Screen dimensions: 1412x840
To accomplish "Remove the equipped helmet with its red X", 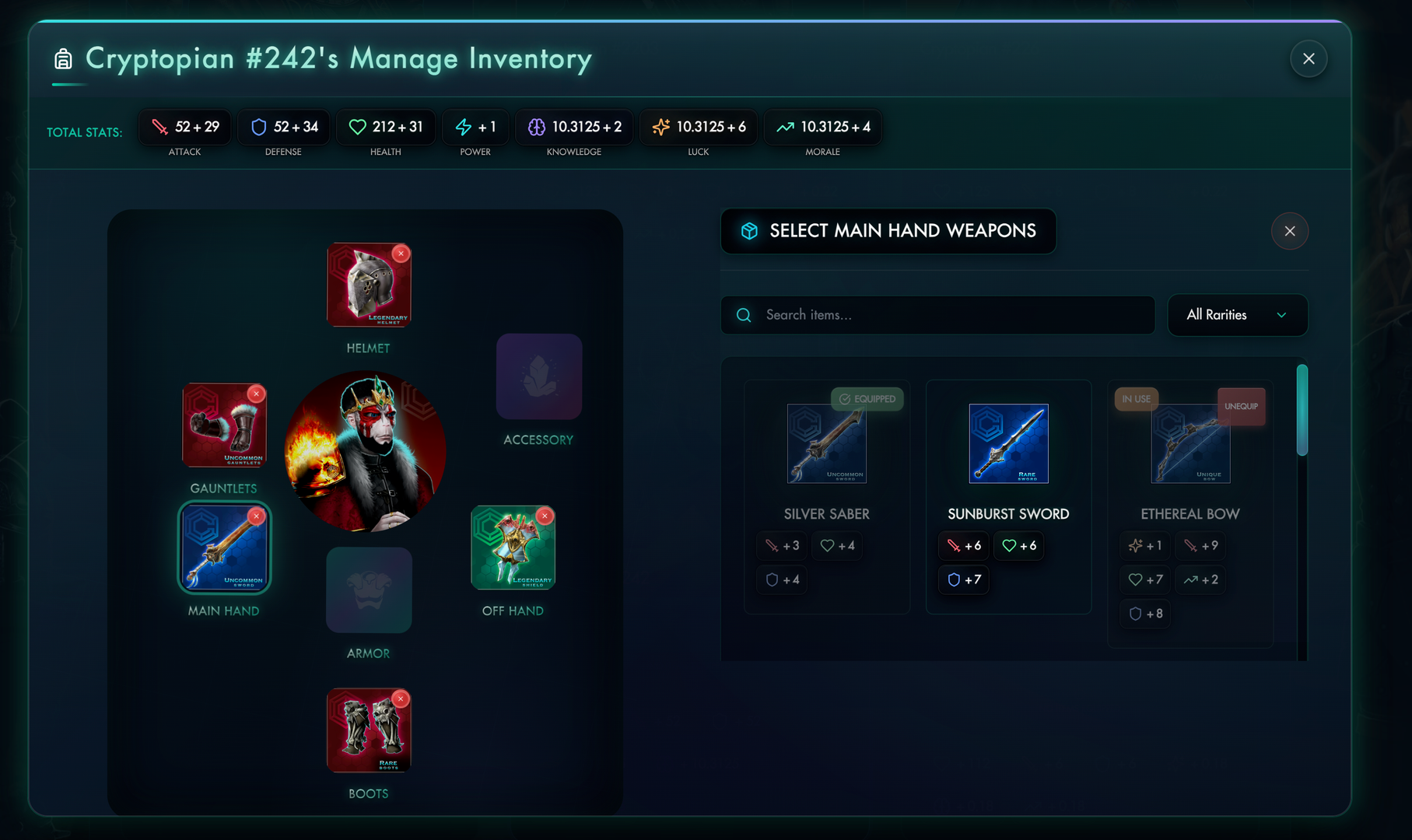I will tap(401, 253).
